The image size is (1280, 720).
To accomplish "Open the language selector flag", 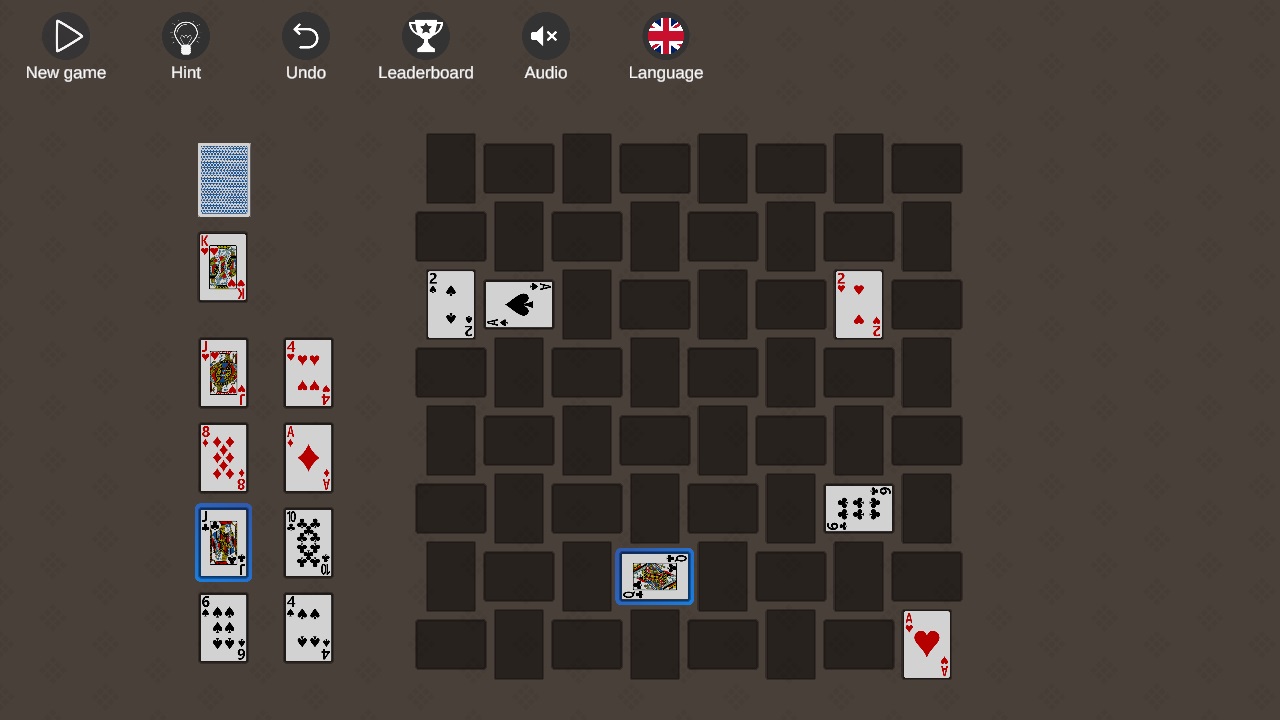I will coord(666,36).
